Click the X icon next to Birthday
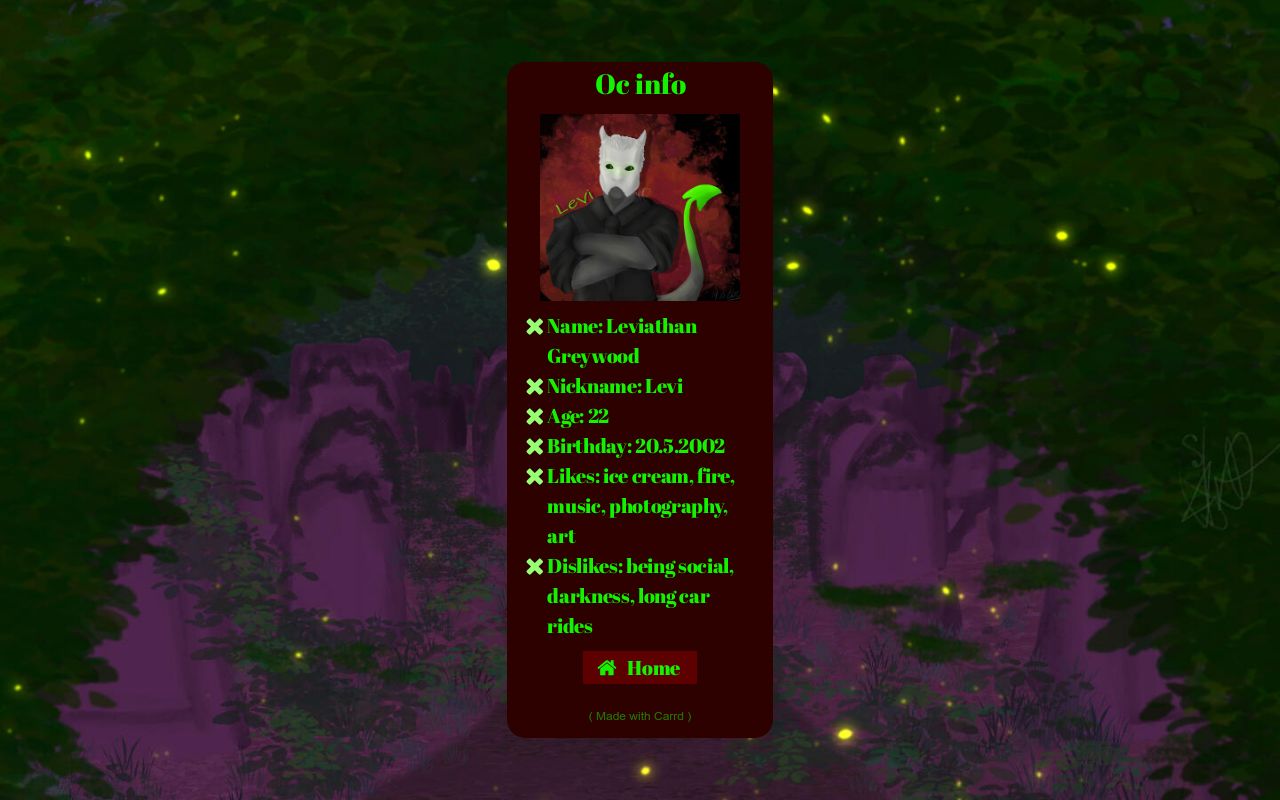1280x800 pixels. pyautogui.click(x=535, y=446)
